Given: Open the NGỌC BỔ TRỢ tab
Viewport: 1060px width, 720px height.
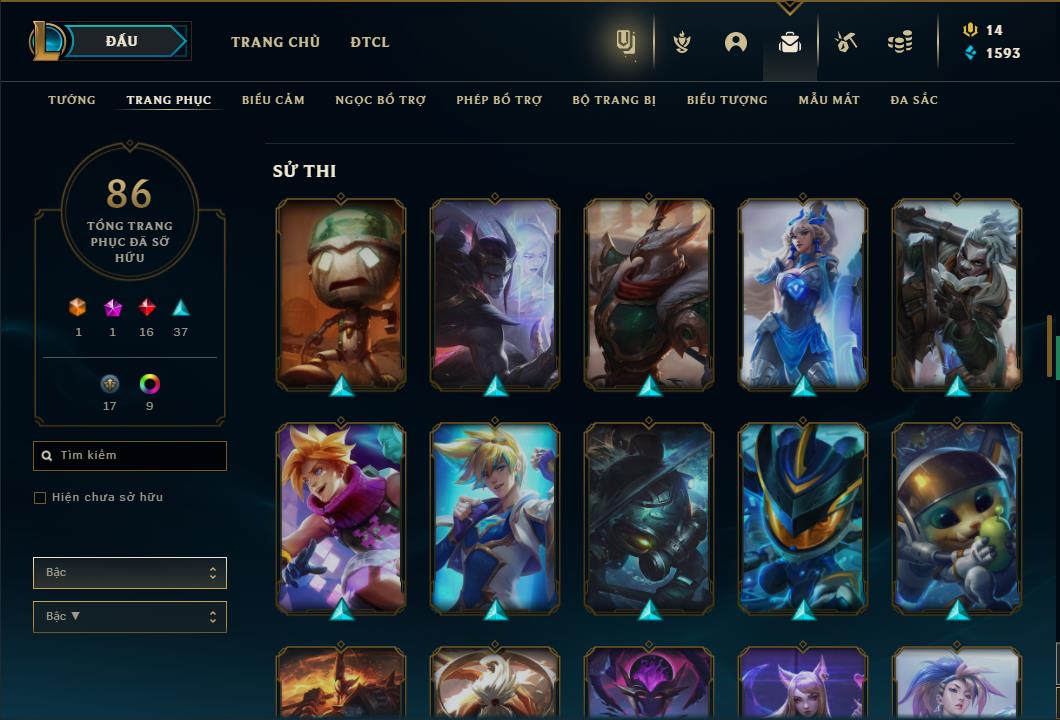Looking at the screenshot, I should pyautogui.click(x=380, y=100).
